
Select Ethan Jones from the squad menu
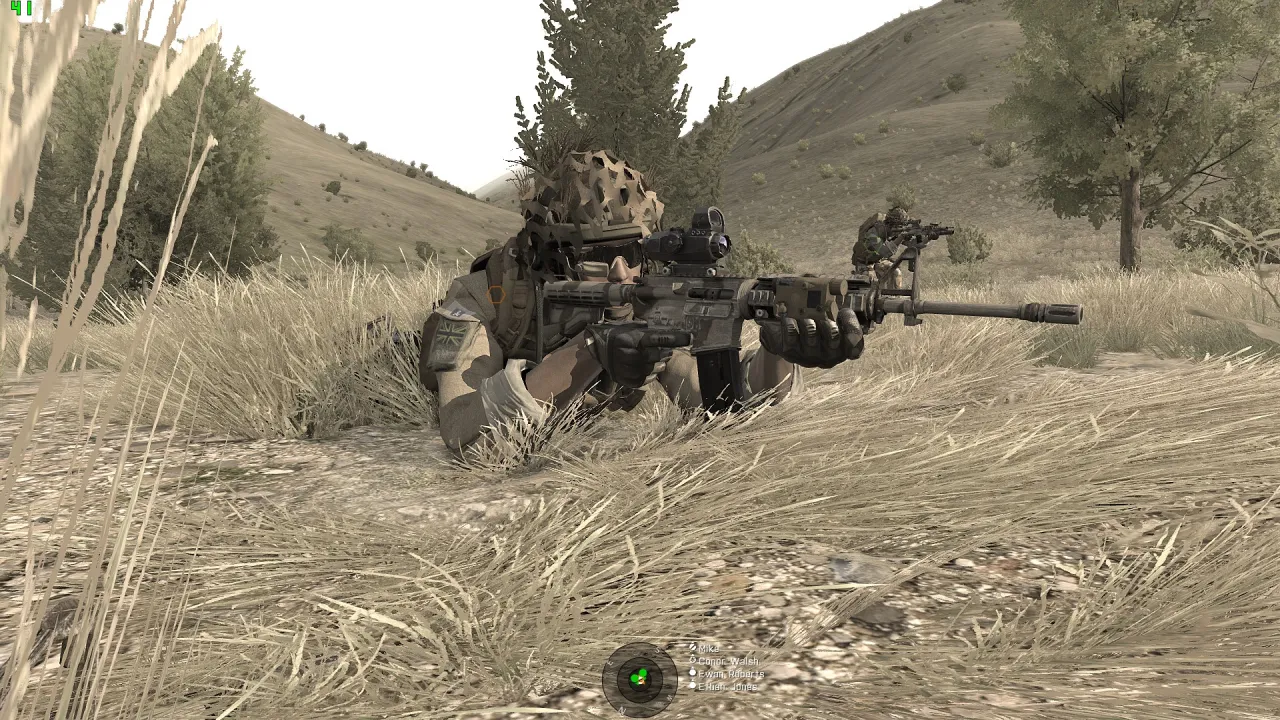(731, 685)
